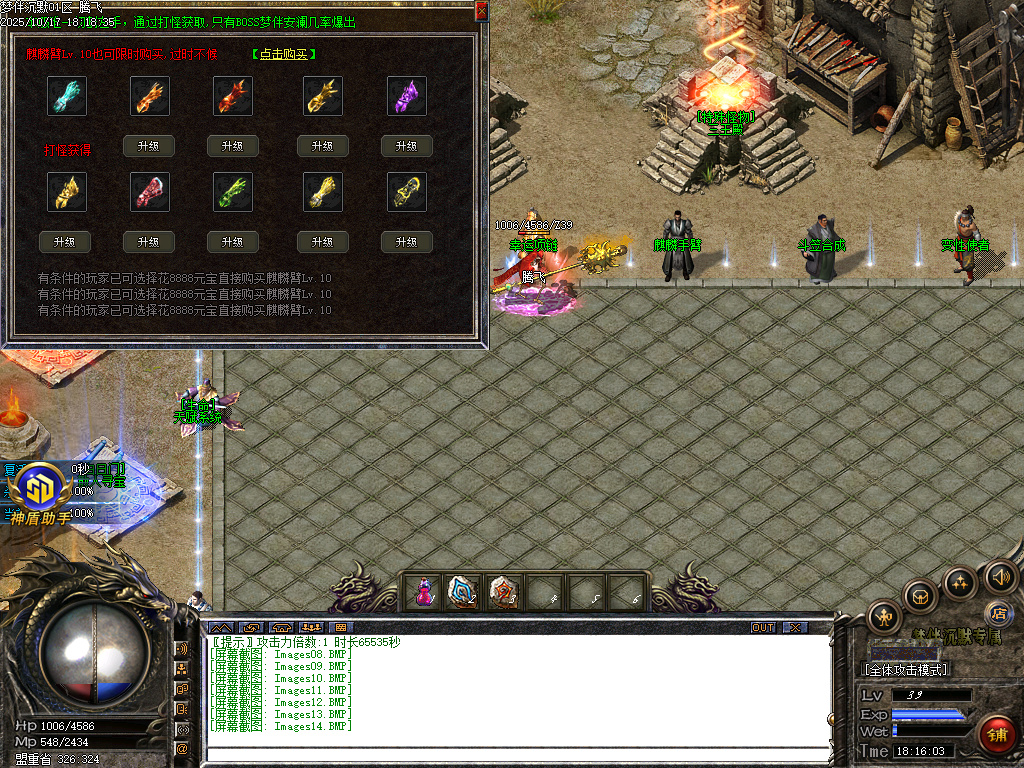Close the Qilin arm upgrade panel
The image size is (1024, 768).
(x=481, y=11)
